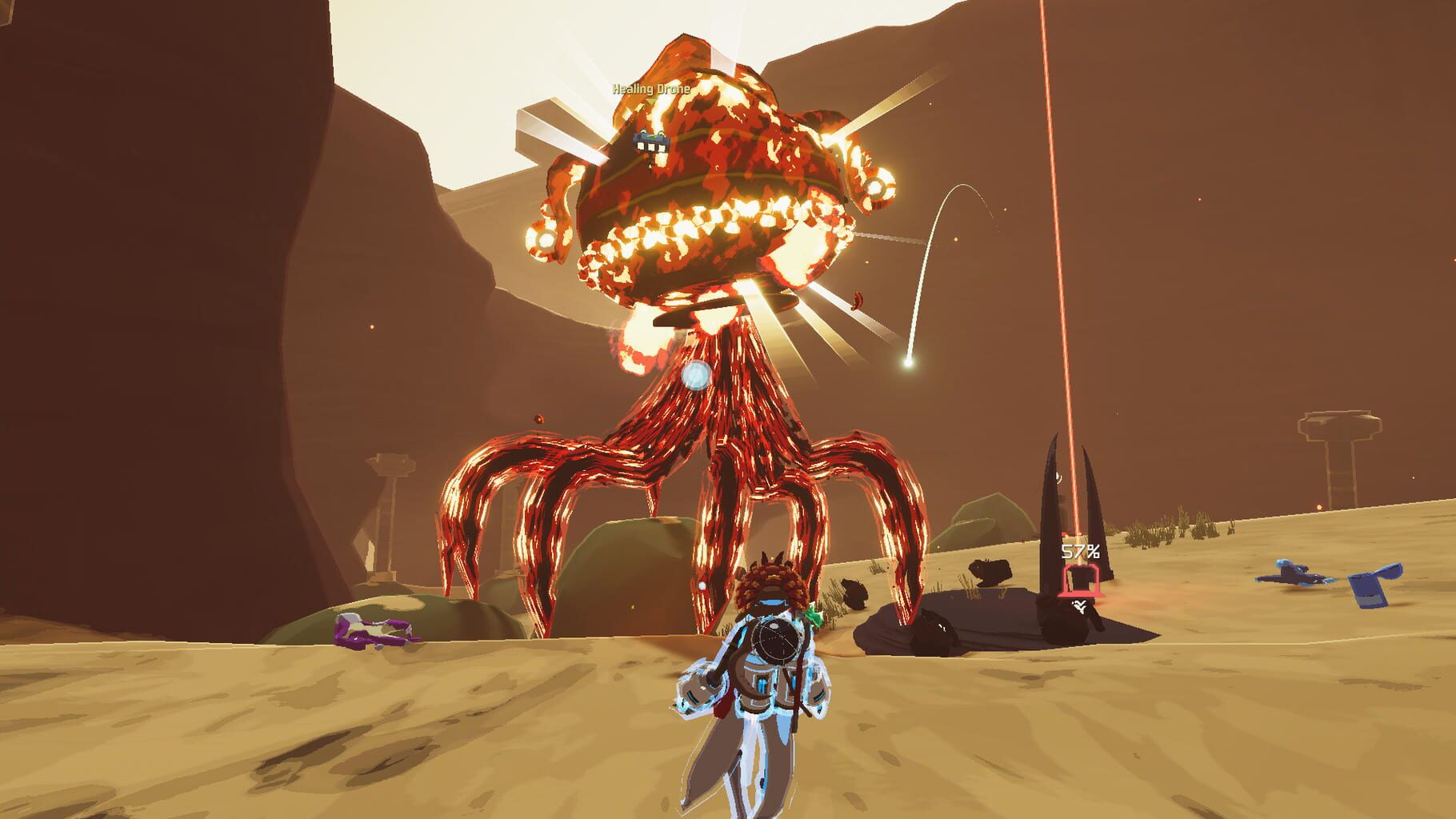The image size is (1456, 819).
Task: Toggle the Healing Drone nameplate label
Action: tap(650, 90)
